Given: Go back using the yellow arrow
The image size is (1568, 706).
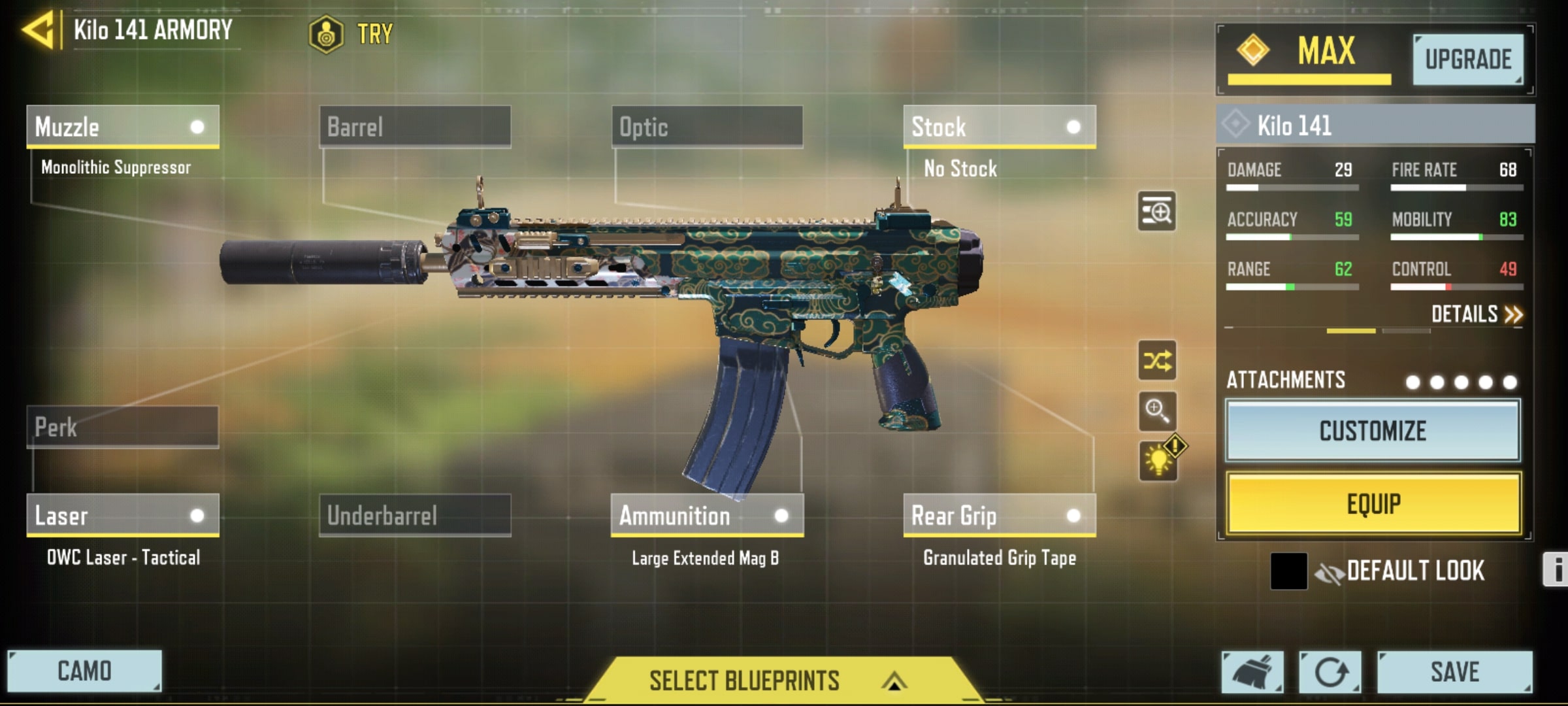Looking at the screenshot, I should pos(38,31).
